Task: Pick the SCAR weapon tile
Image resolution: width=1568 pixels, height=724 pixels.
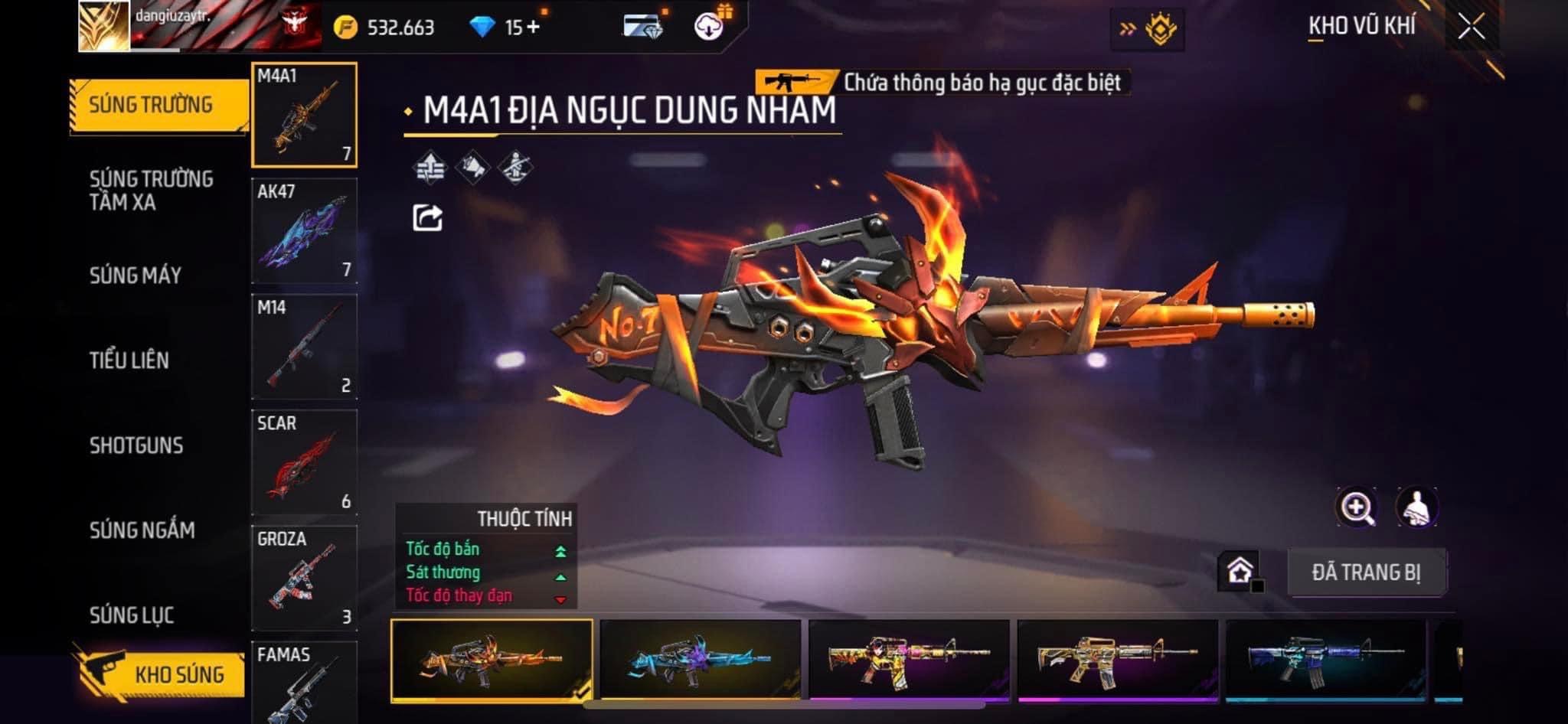Action: (x=304, y=462)
